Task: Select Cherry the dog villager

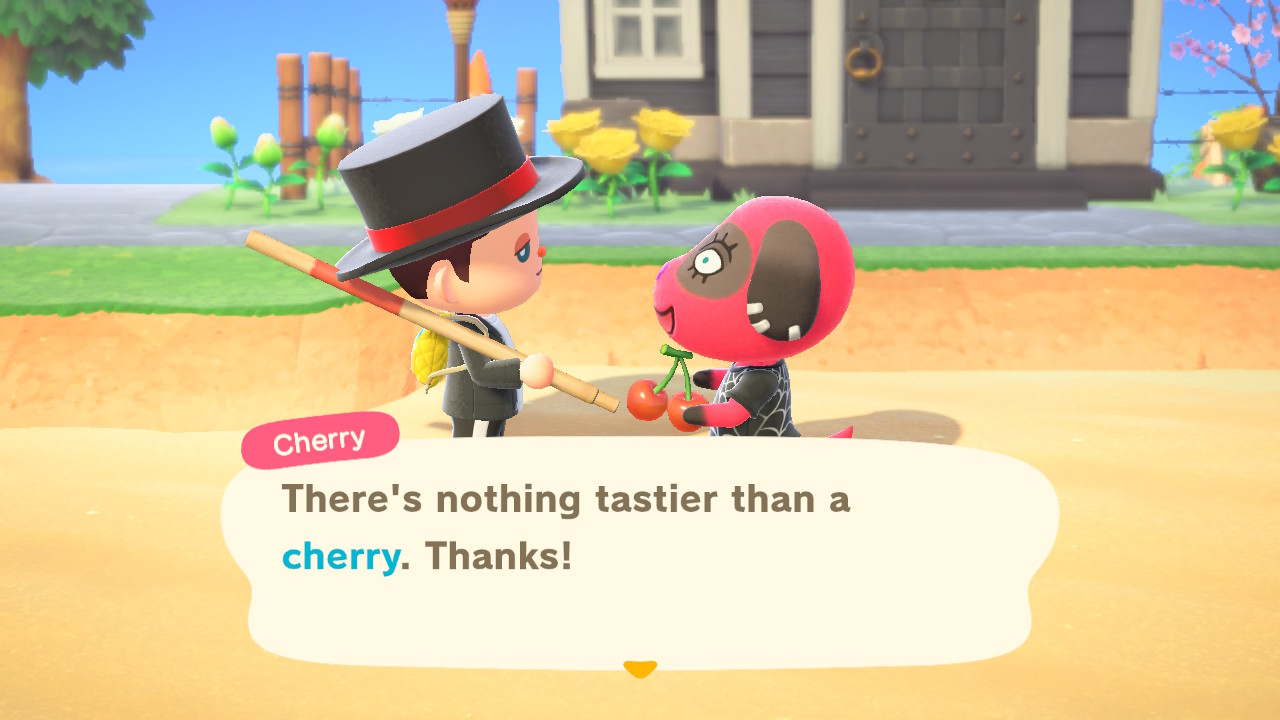Action: click(x=760, y=300)
